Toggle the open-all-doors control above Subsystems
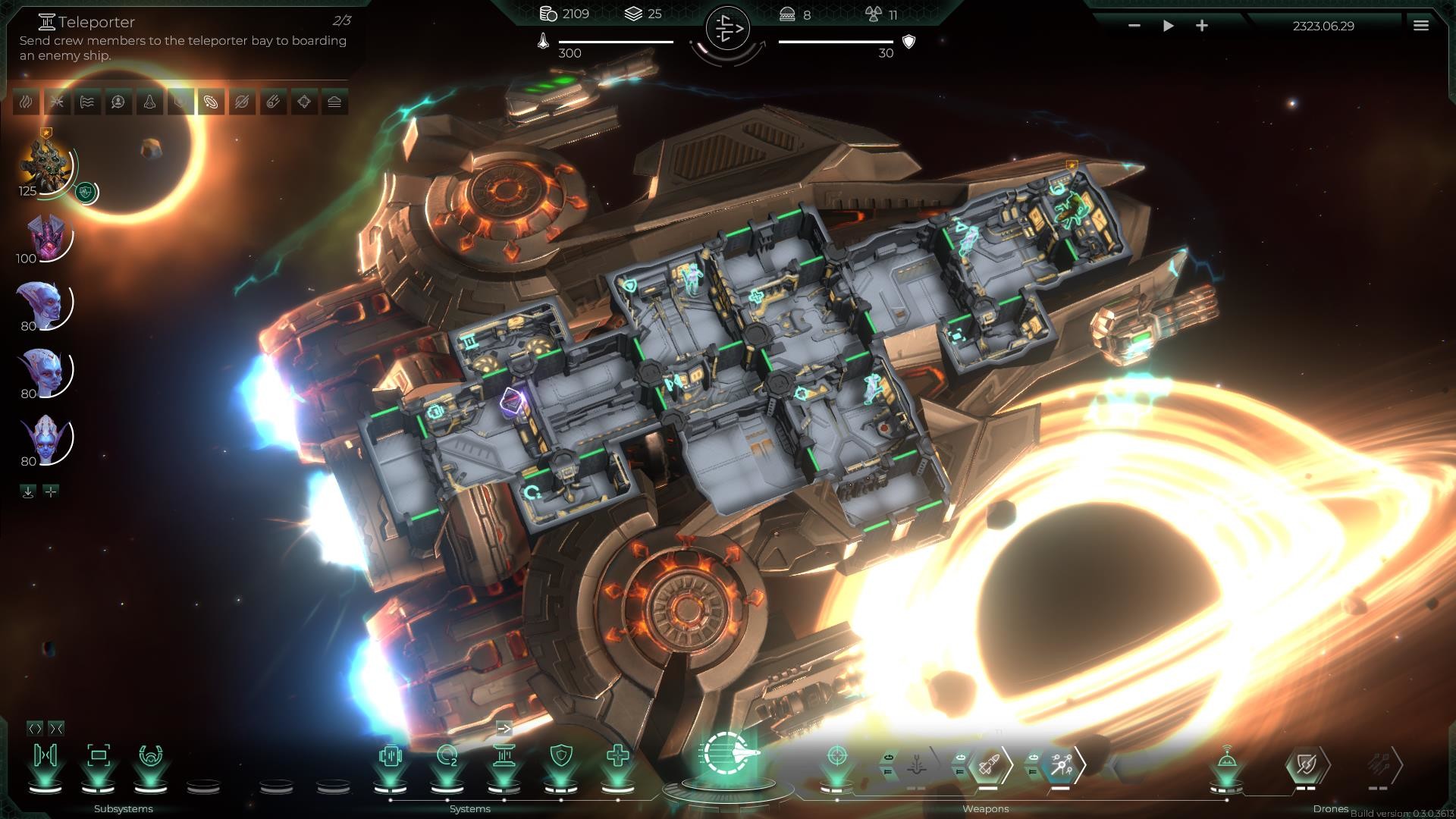 click(36, 728)
